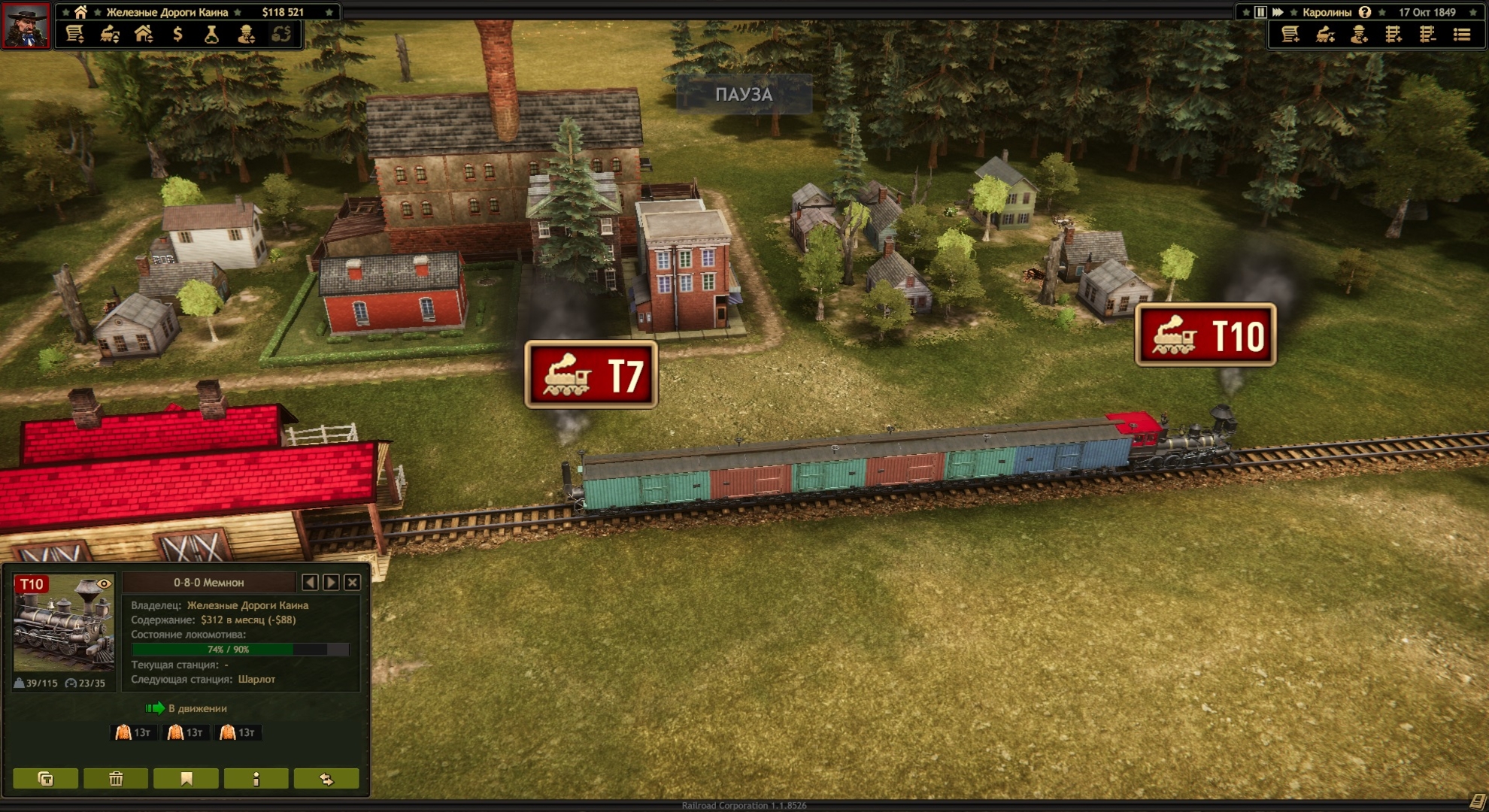Click the copy train button
This screenshot has height=812, width=1489.
click(x=46, y=779)
